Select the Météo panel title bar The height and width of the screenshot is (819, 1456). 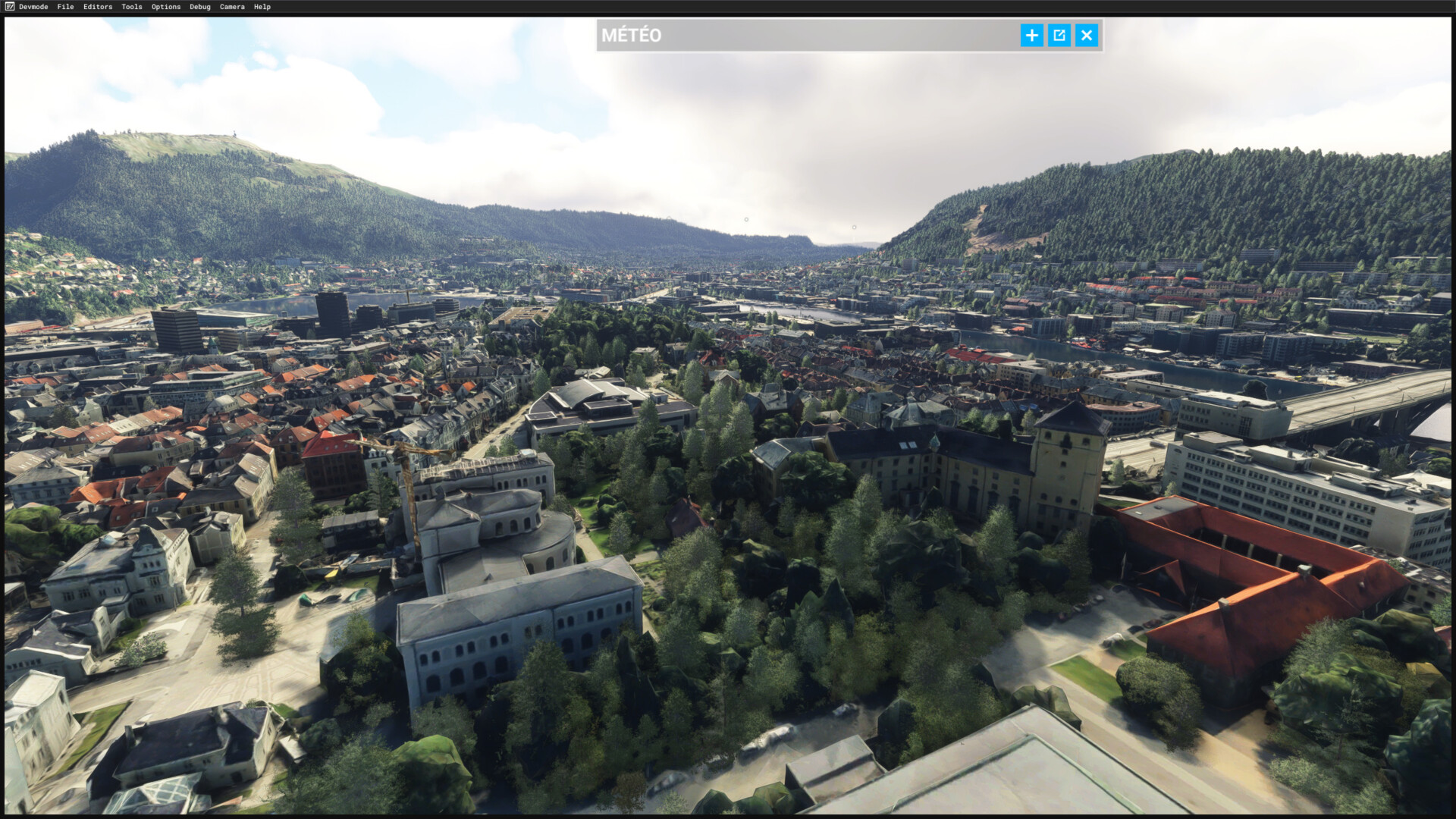point(804,35)
